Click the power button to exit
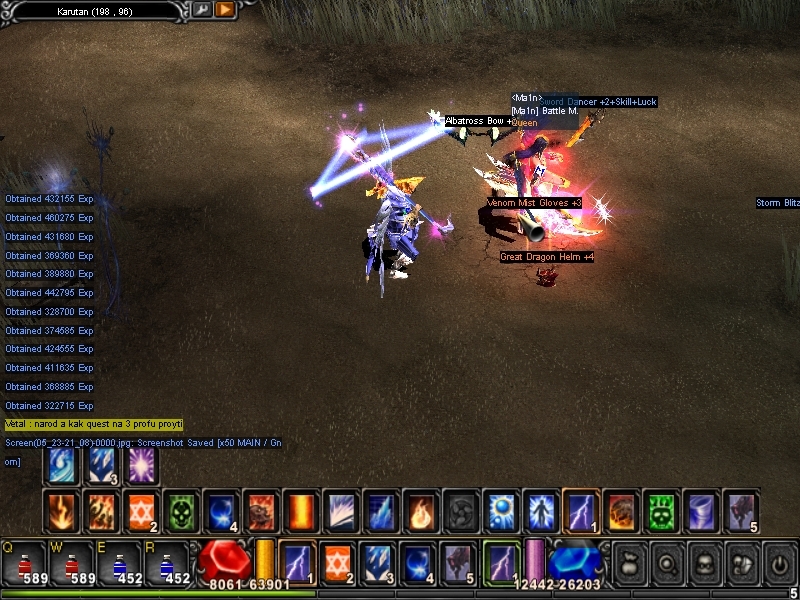Image resolution: width=800 pixels, height=600 pixels. pos(779,562)
